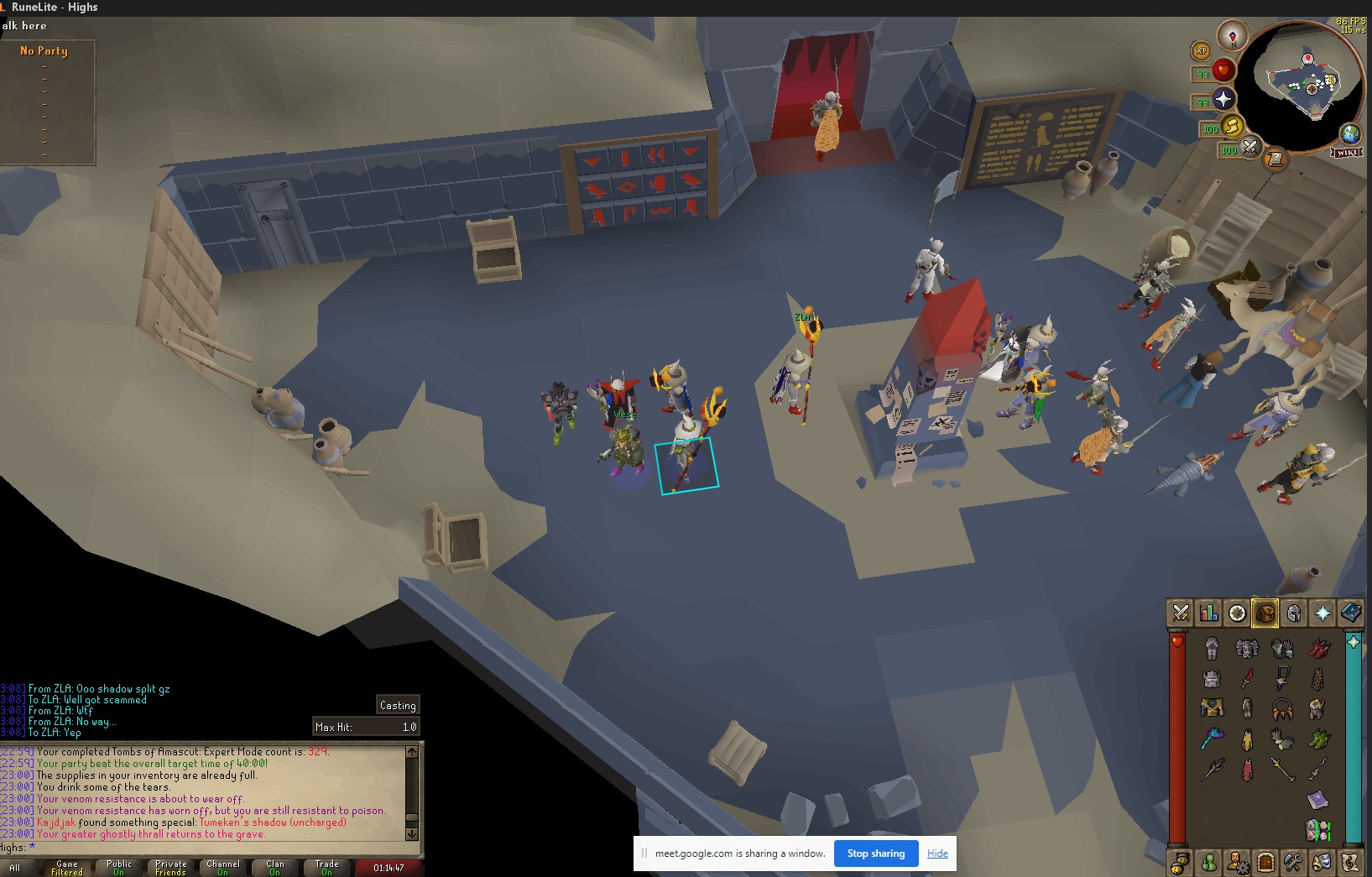
Task: Open the Spellbook tab
Action: coord(1351,613)
